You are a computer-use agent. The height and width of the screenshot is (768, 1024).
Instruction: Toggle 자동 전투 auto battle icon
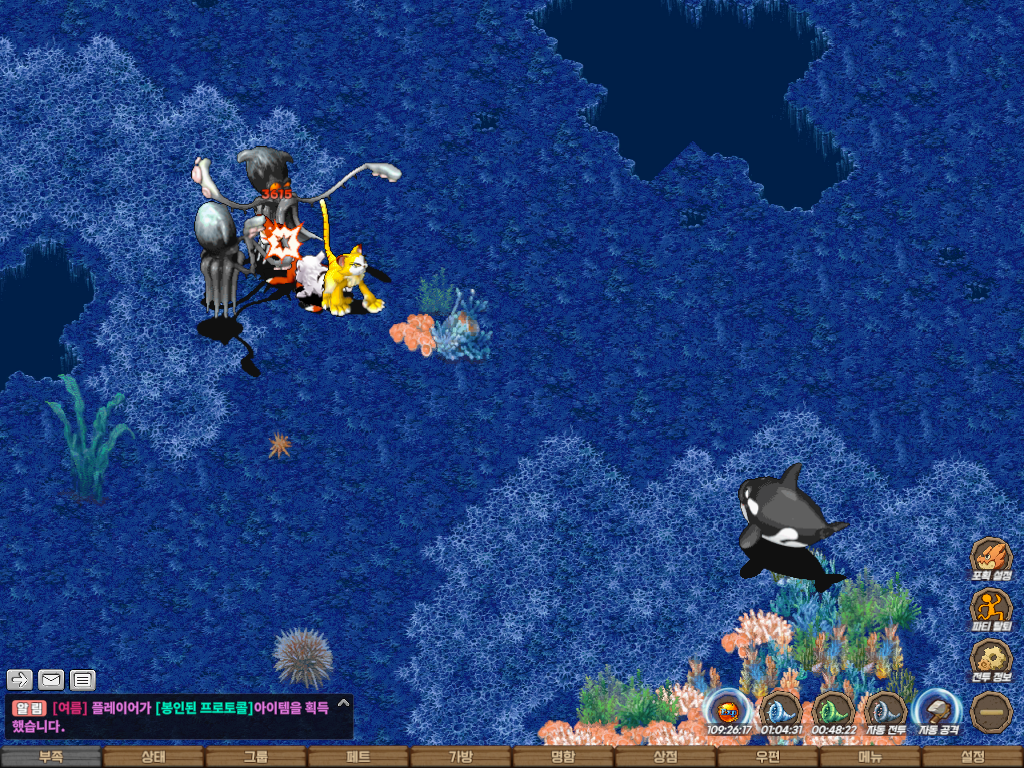[x=885, y=710]
